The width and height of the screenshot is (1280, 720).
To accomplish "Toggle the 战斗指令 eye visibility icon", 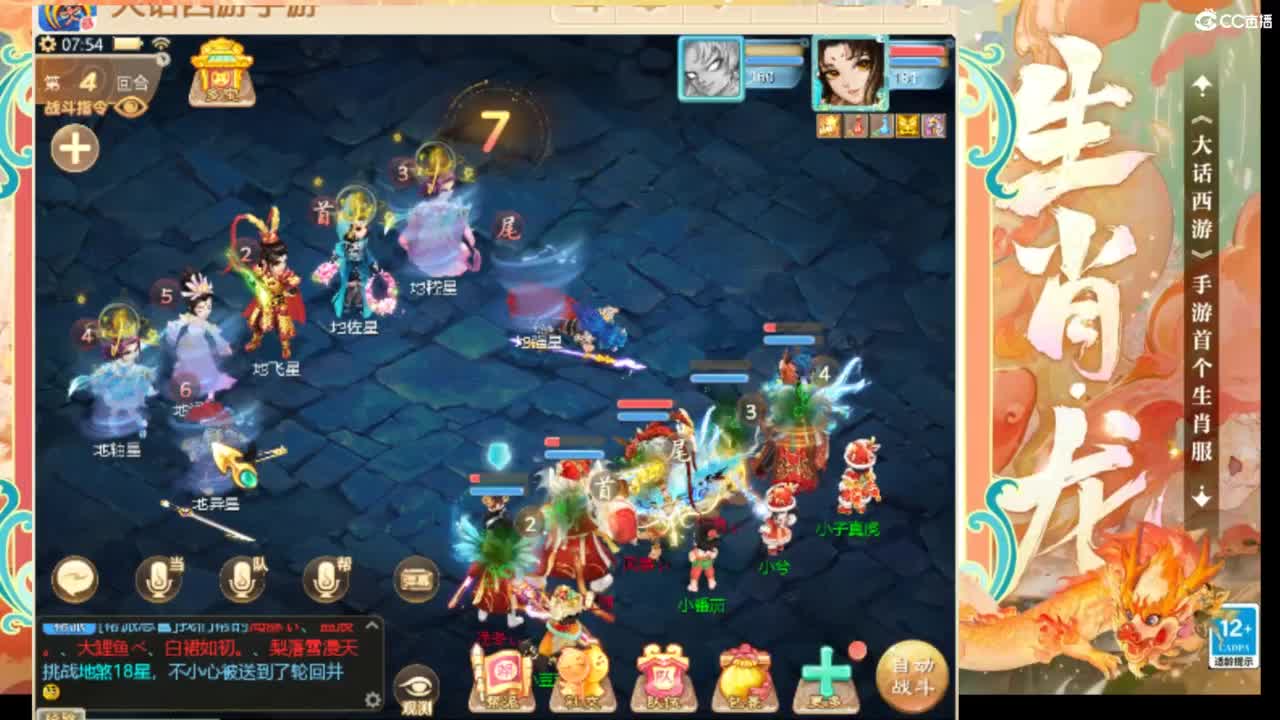I will (130, 105).
